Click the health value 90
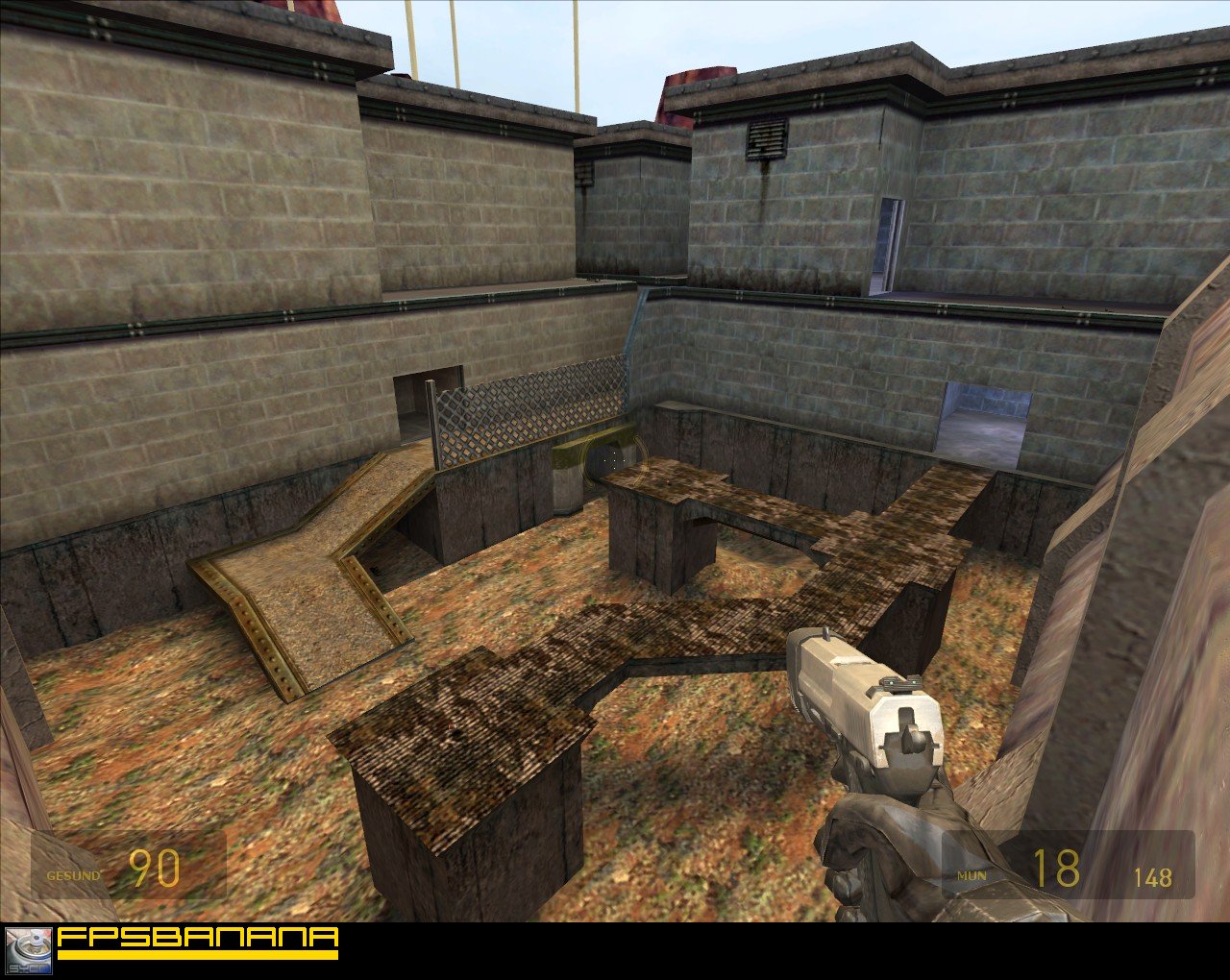 [x=157, y=868]
